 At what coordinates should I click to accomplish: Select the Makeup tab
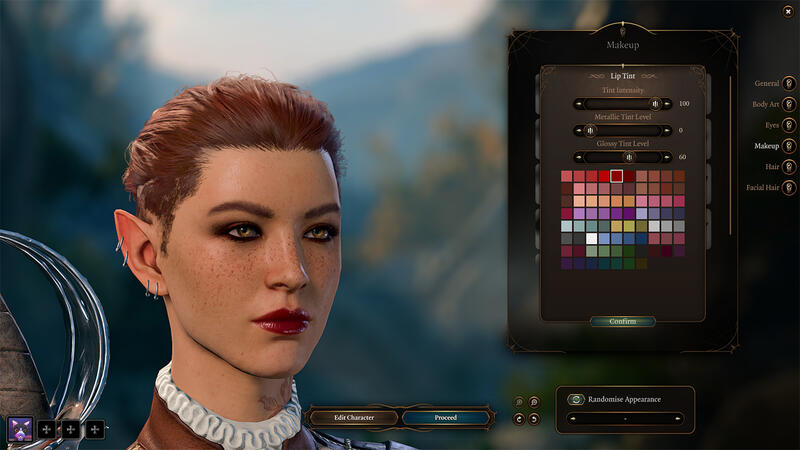[789, 146]
